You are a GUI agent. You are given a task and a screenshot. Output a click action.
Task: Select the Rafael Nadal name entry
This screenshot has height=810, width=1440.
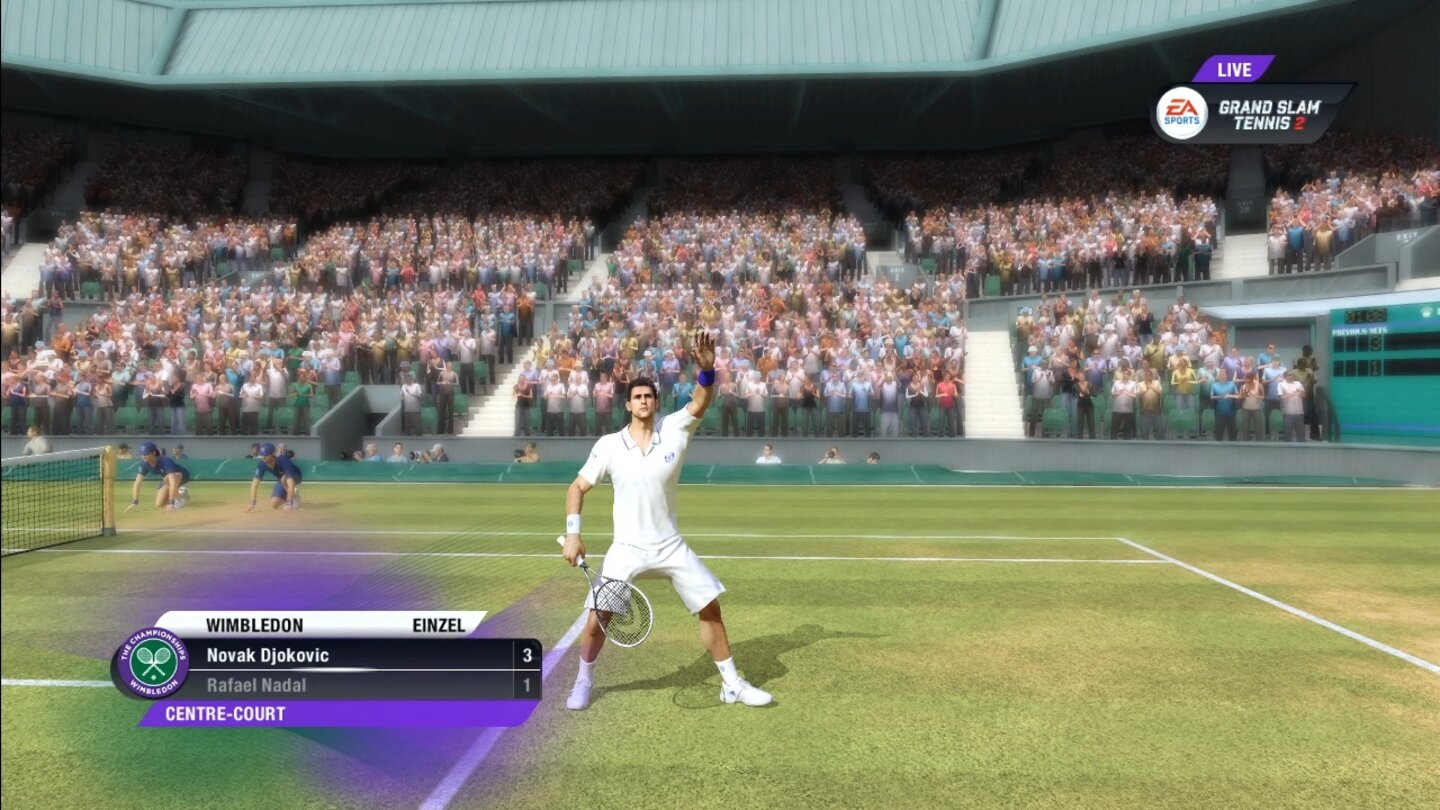pos(256,685)
